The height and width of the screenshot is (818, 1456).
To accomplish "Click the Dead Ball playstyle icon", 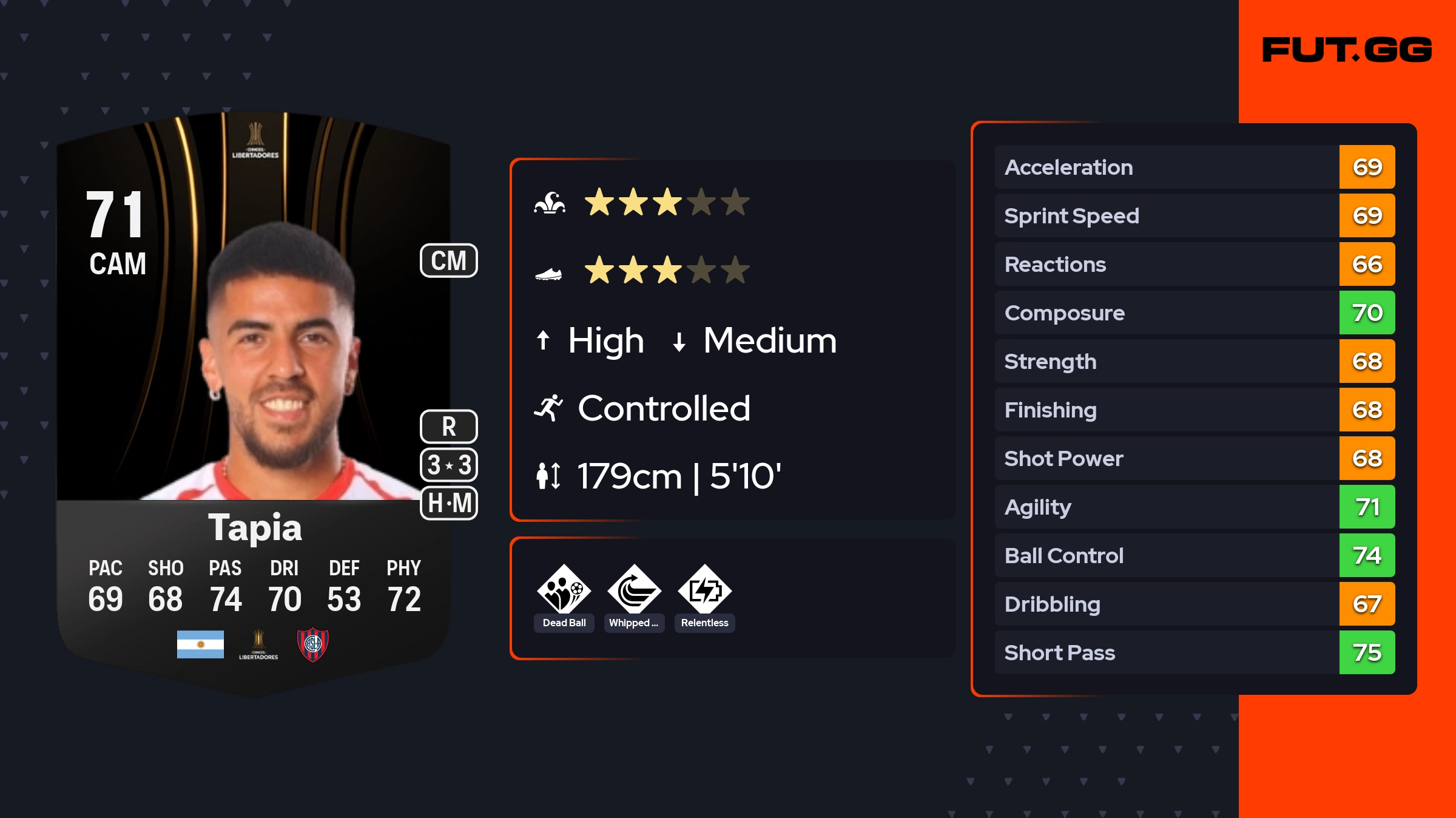I will click(x=564, y=590).
